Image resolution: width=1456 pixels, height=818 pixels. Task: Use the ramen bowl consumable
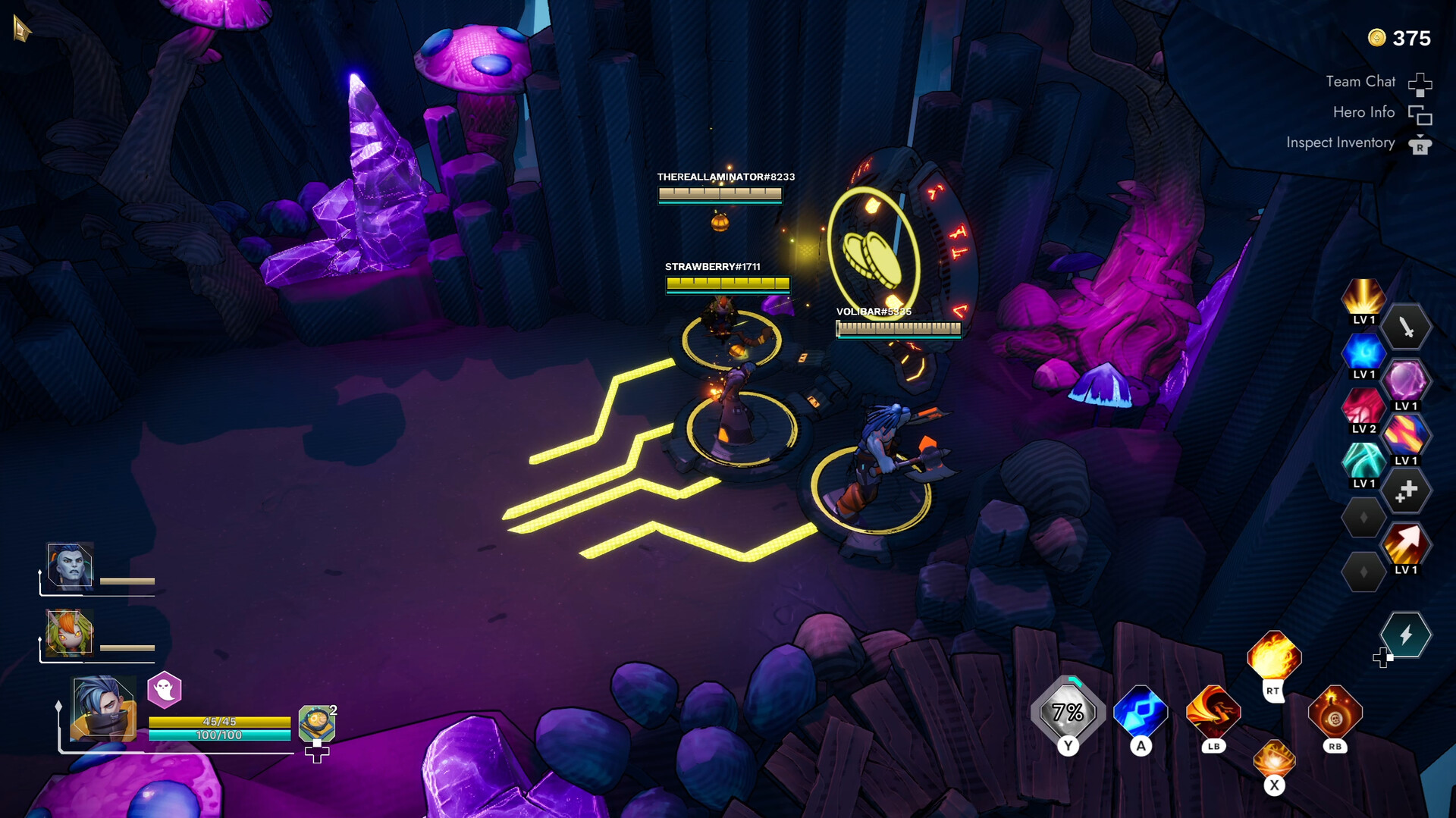[316, 723]
